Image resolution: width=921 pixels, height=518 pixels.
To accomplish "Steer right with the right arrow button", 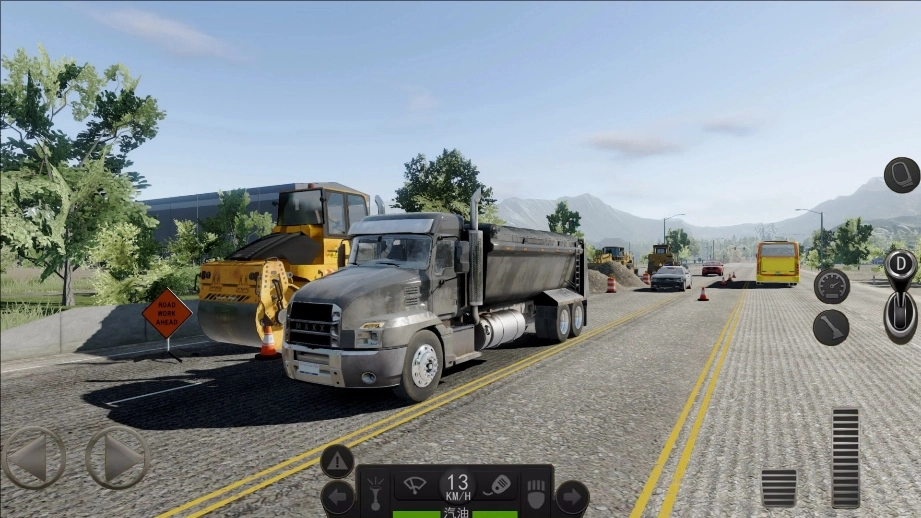I will coord(117,458).
